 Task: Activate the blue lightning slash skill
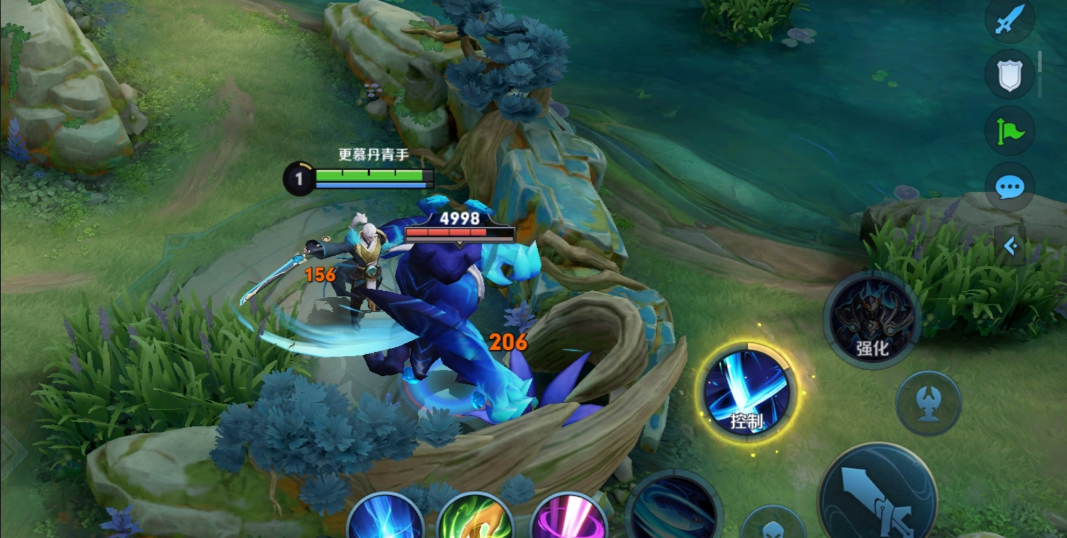(386, 518)
